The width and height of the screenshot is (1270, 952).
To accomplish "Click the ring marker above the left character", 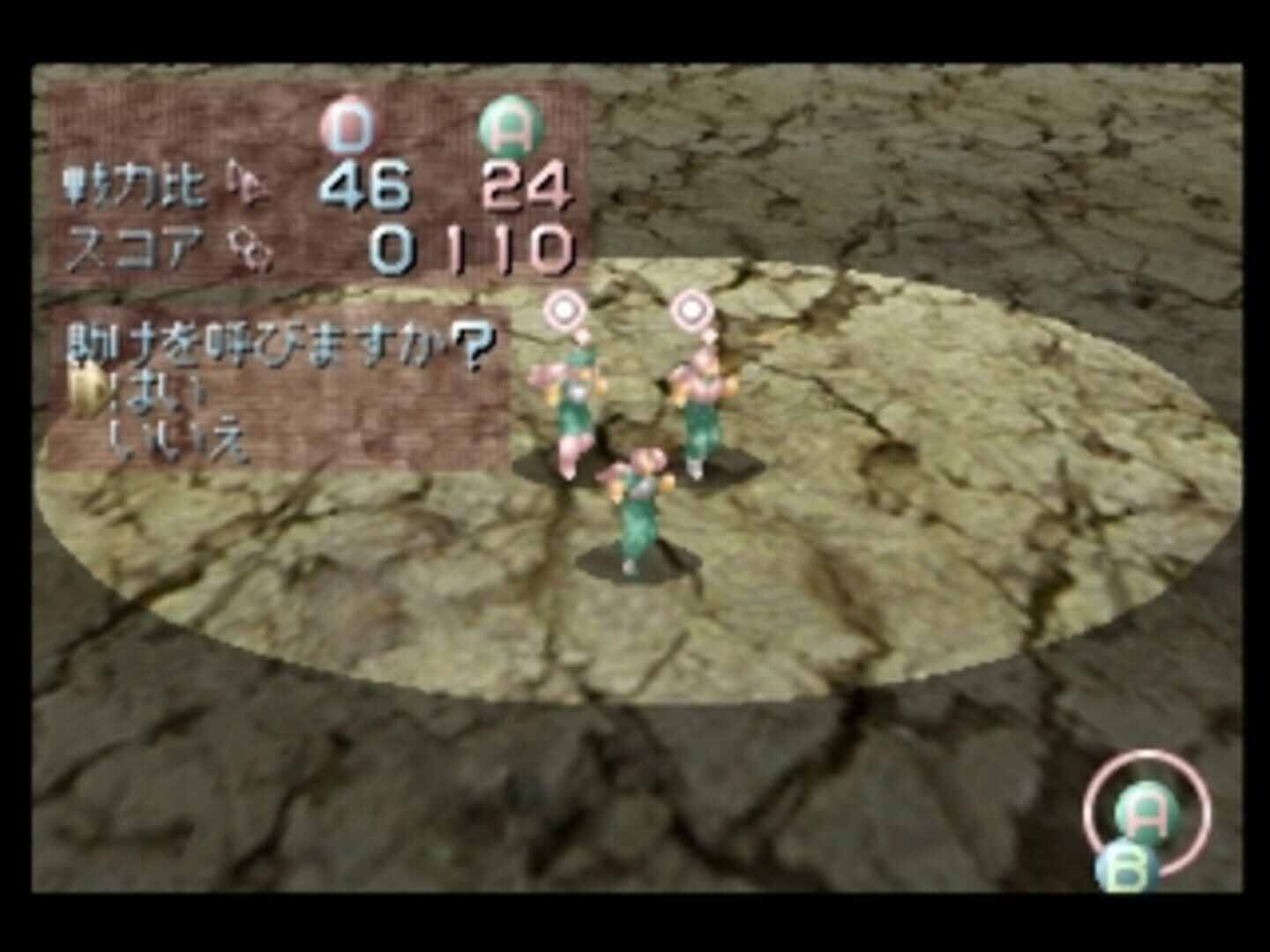I will click(563, 309).
